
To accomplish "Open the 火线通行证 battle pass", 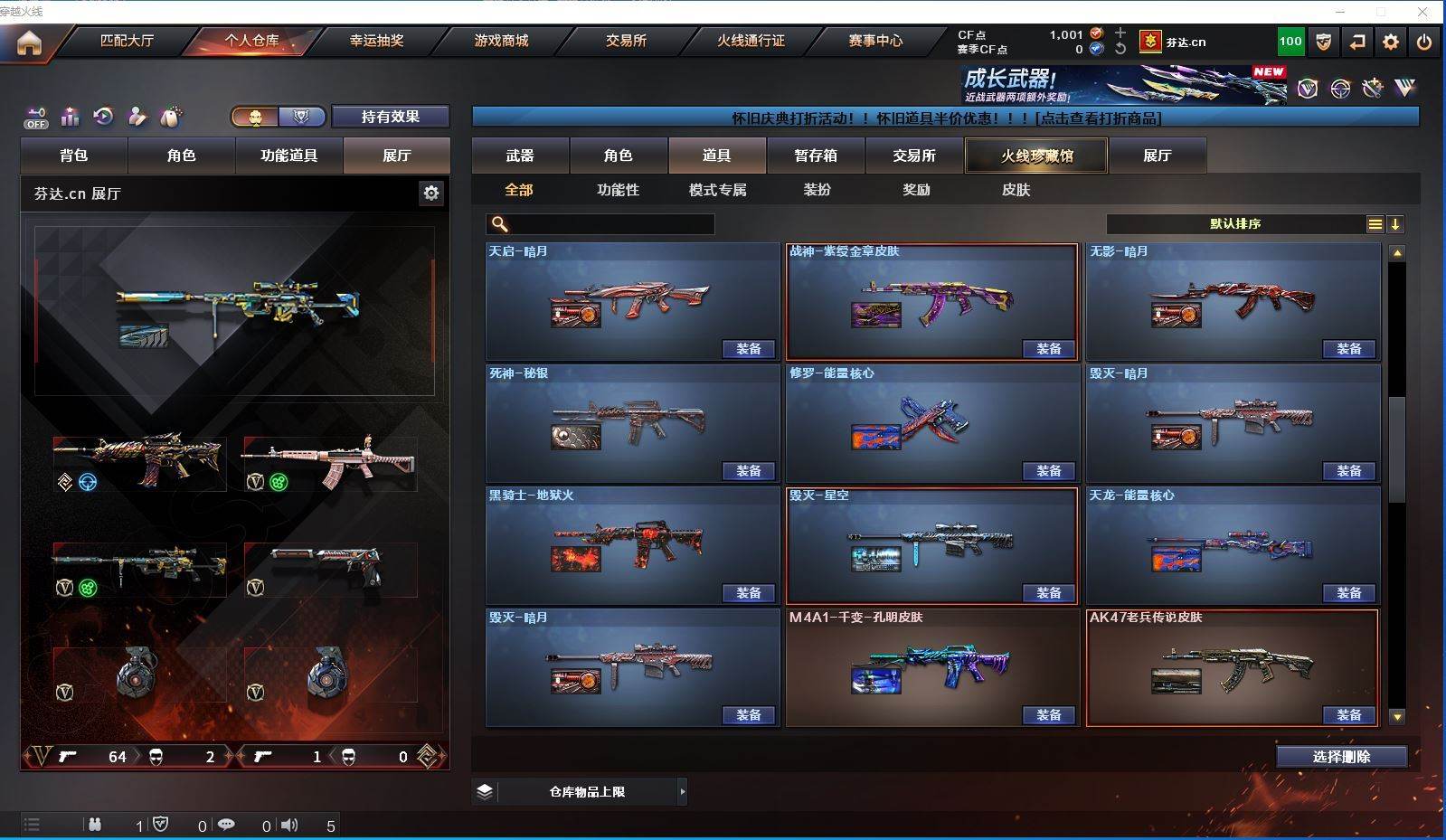I will [751, 41].
